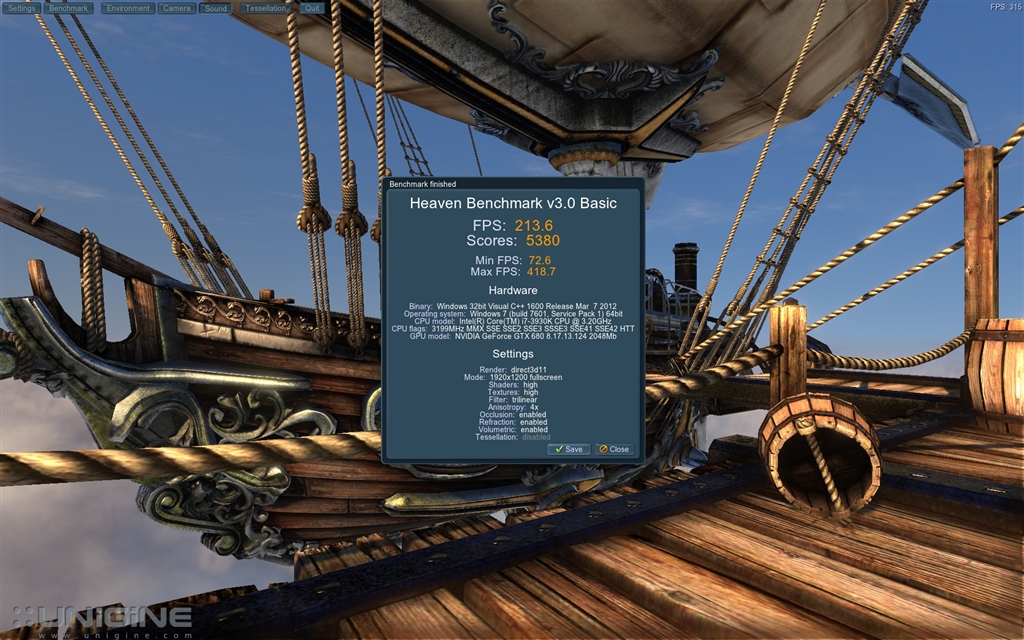Save the benchmark results
This screenshot has width=1024, height=640.
coord(569,449)
